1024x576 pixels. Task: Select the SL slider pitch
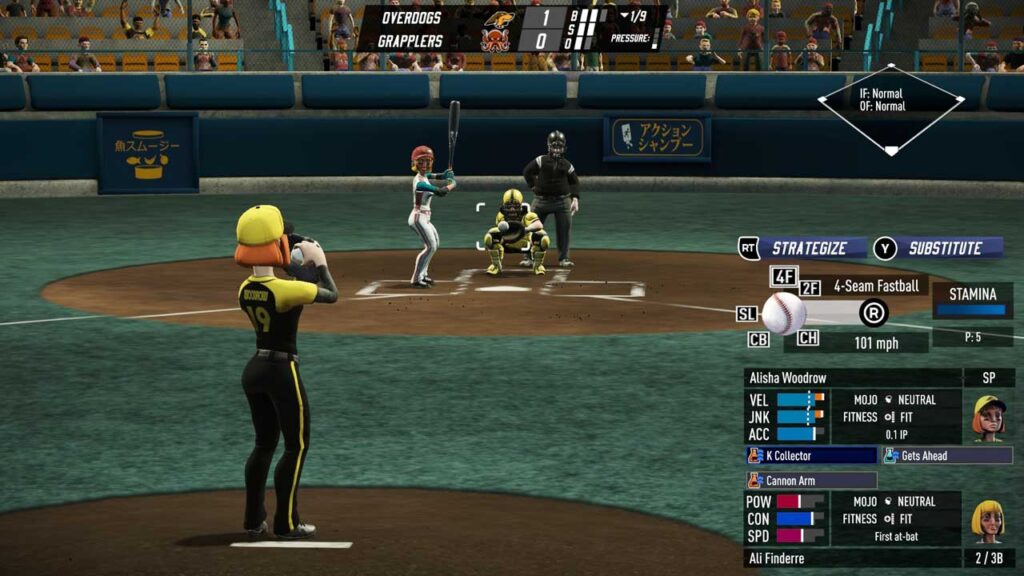point(747,314)
